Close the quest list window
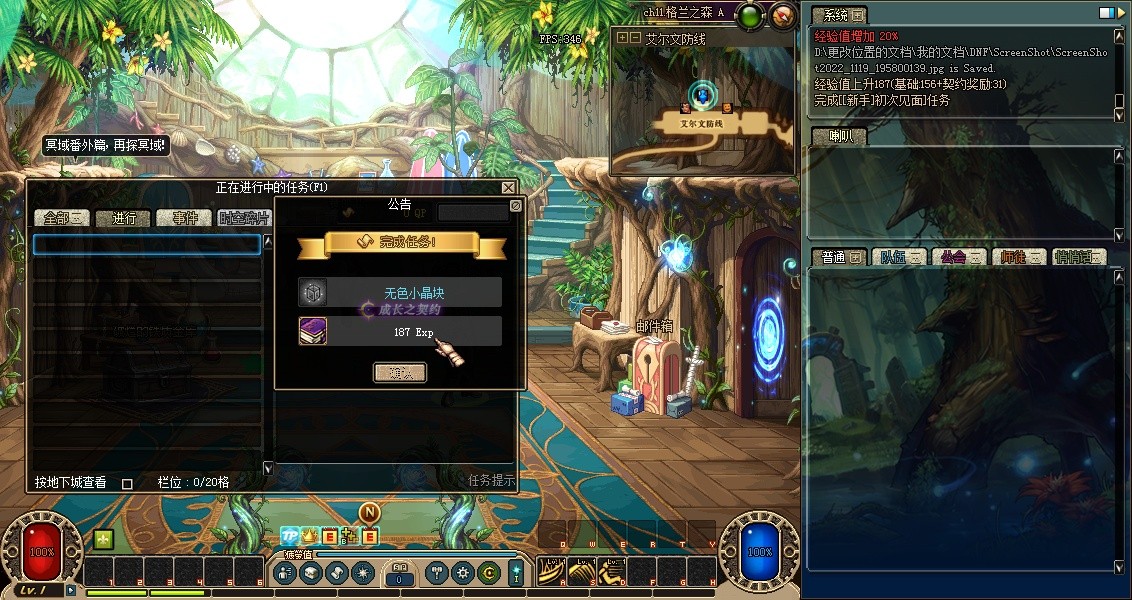This screenshot has height=600, width=1132. coord(508,187)
